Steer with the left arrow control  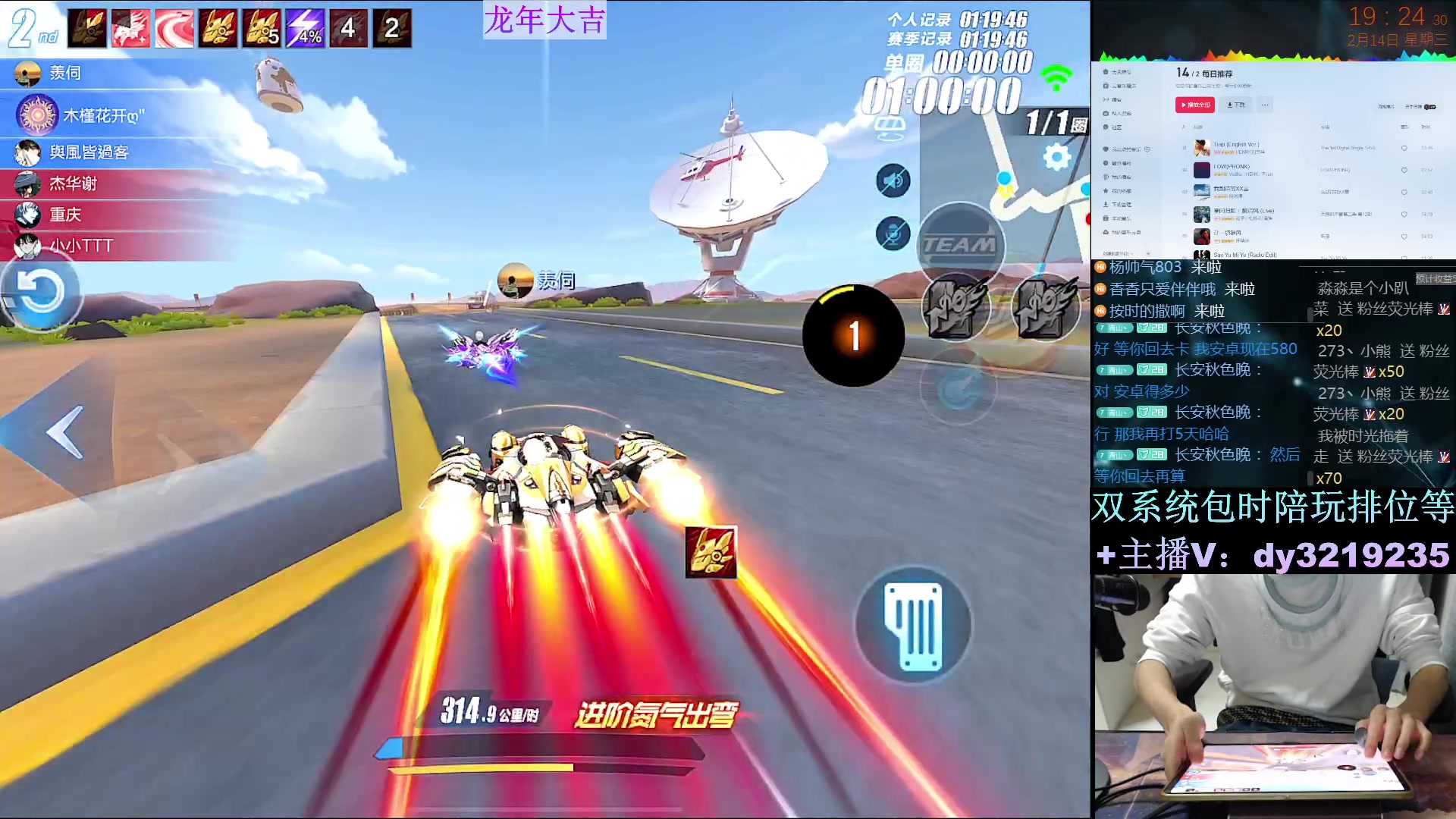point(64,432)
